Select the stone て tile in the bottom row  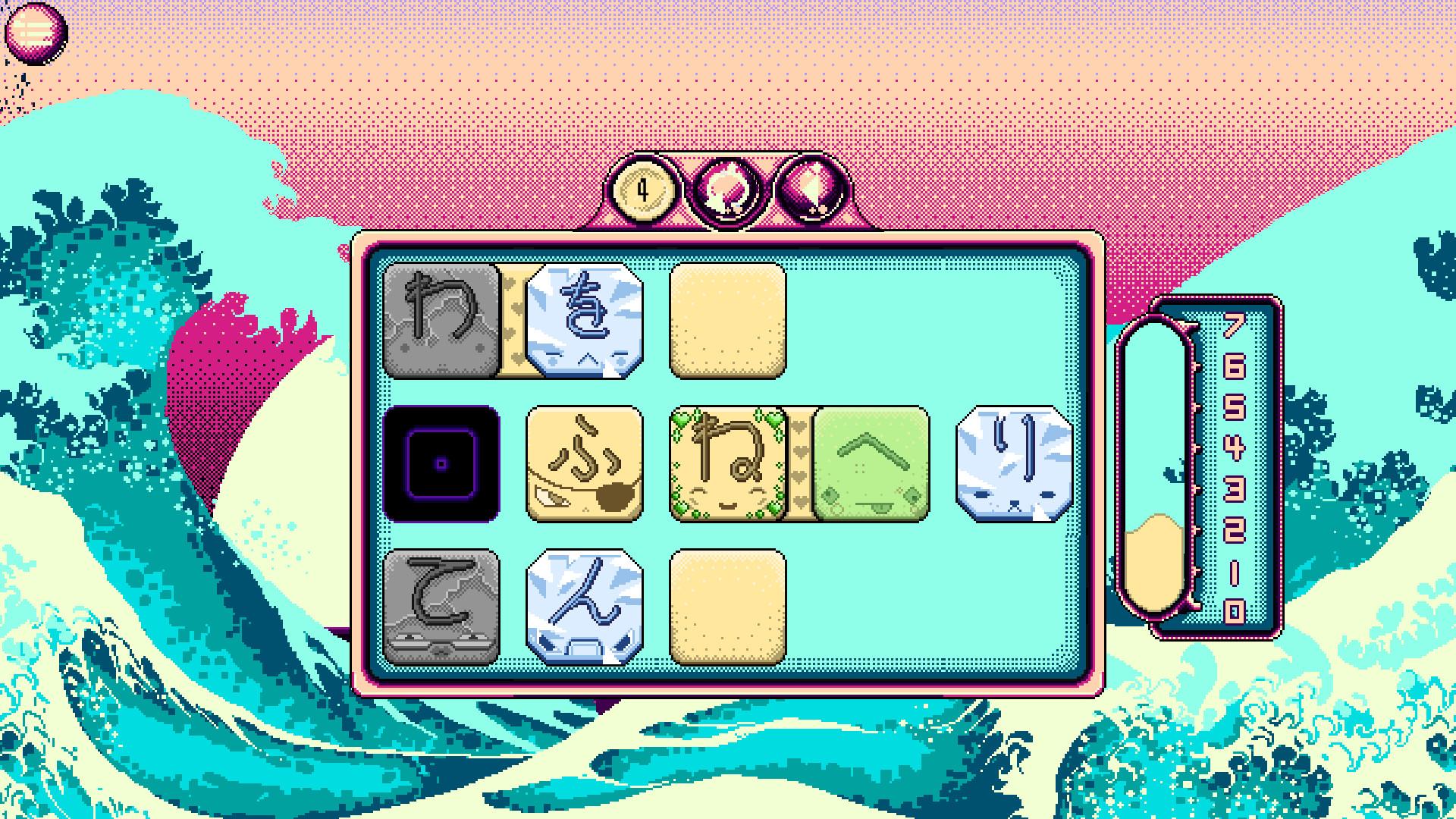[440, 607]
